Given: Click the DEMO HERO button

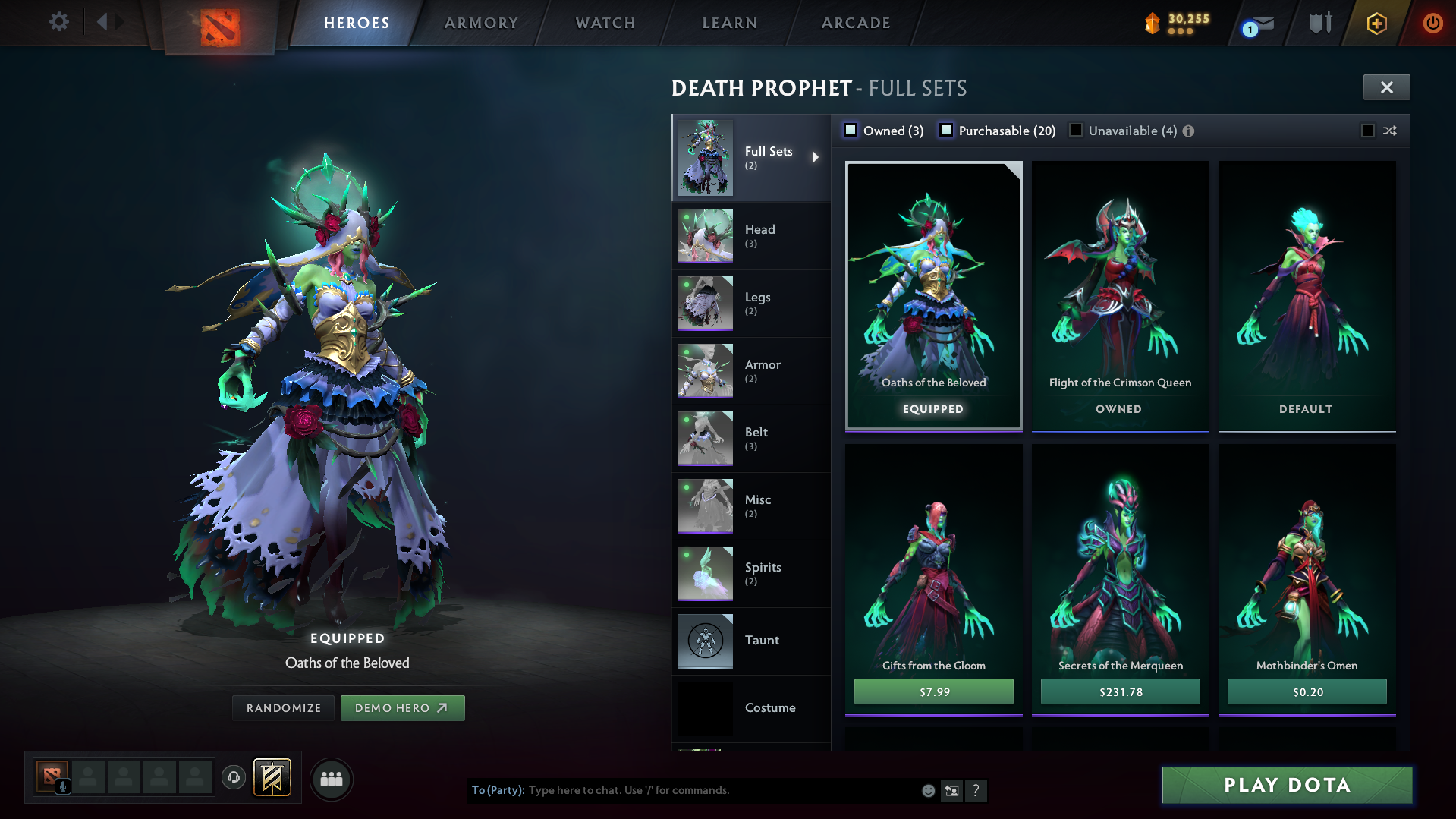Looking at the screenshot, I should tap(402, 707).
